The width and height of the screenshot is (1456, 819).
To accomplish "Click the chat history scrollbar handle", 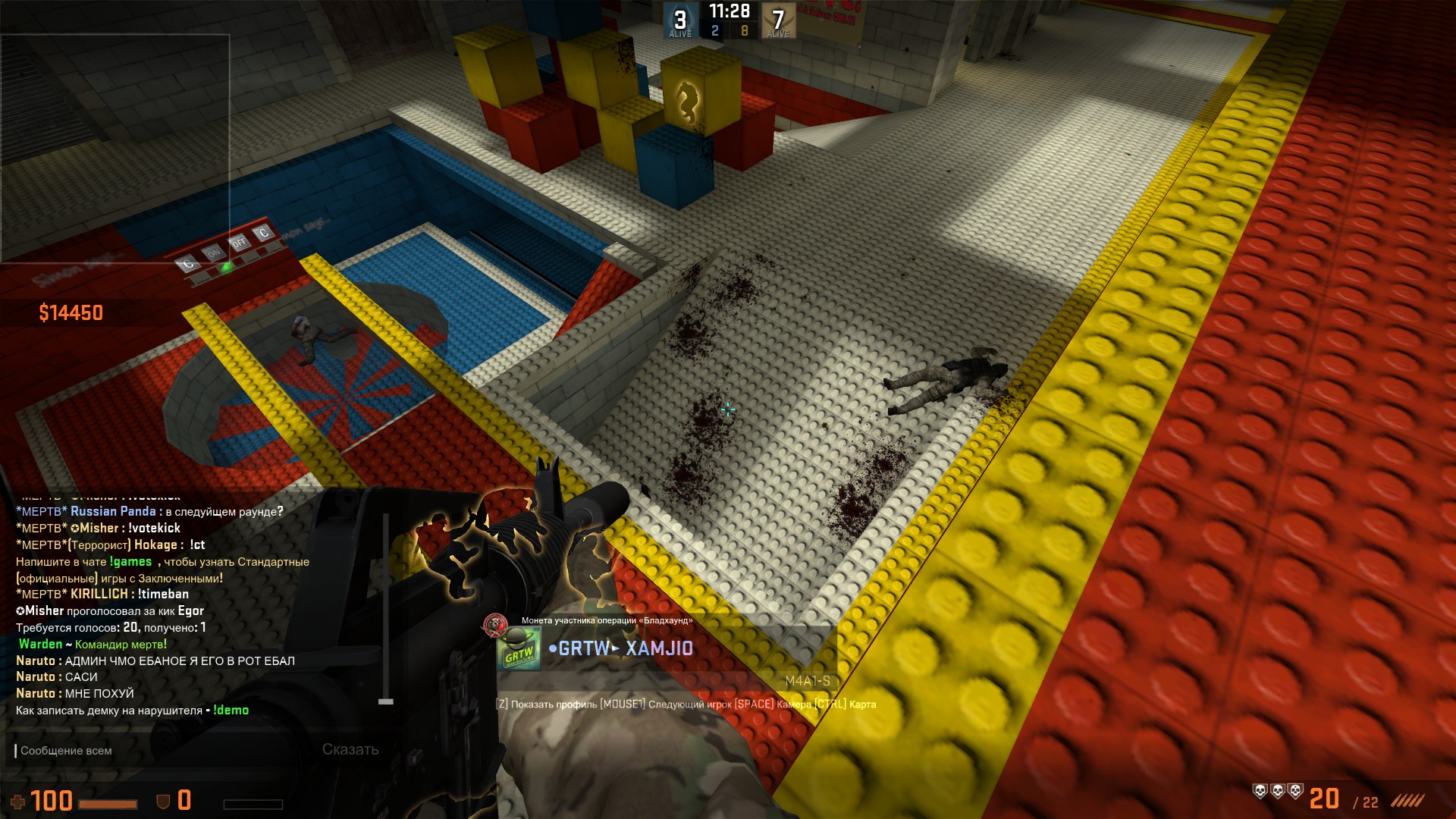I will coord(386,701).
